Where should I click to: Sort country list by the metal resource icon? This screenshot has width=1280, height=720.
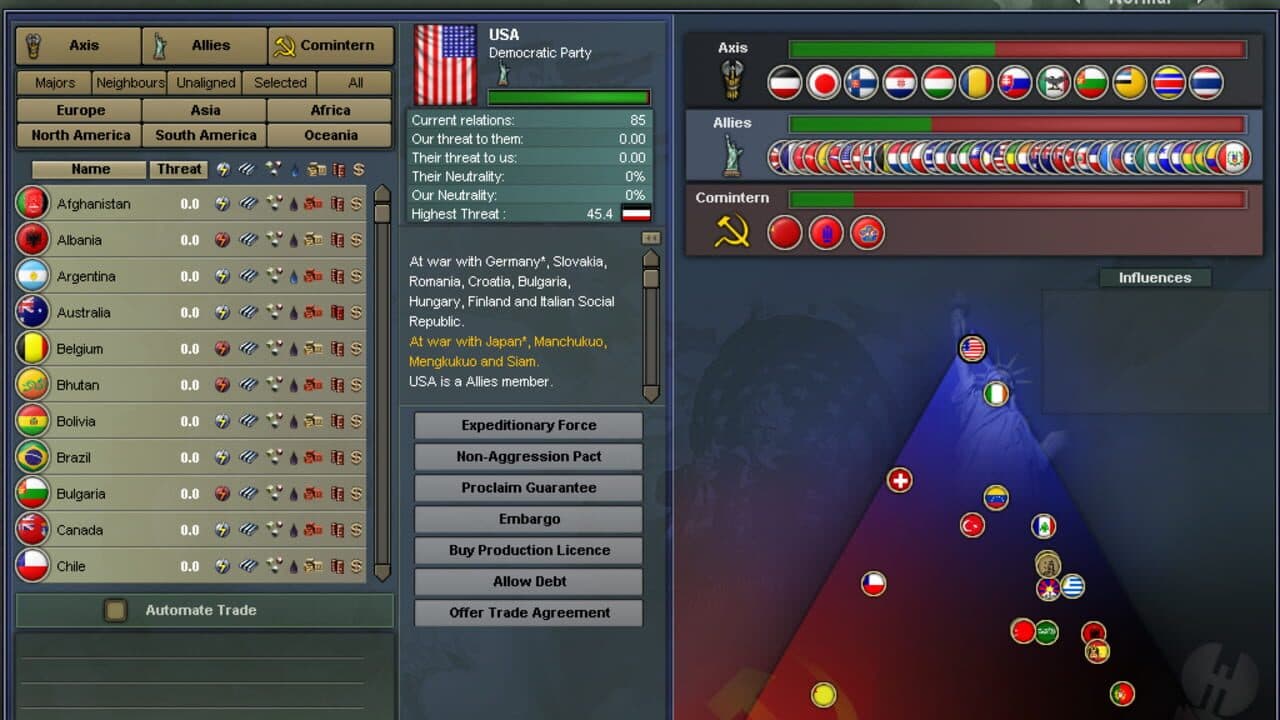248,170
